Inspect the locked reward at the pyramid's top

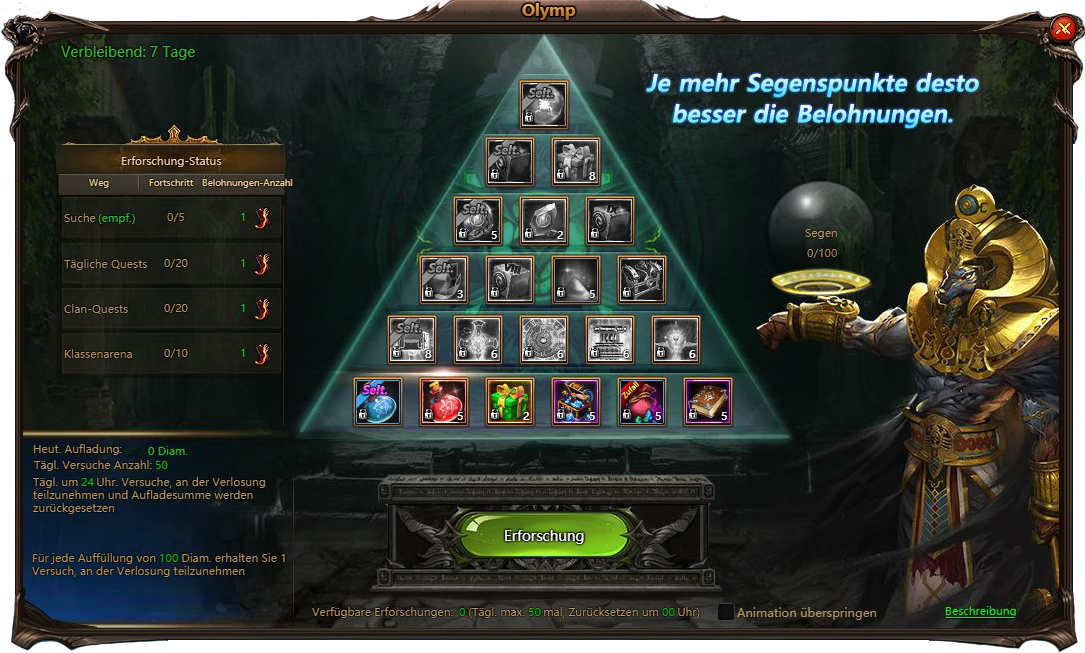tap(544, 105)
